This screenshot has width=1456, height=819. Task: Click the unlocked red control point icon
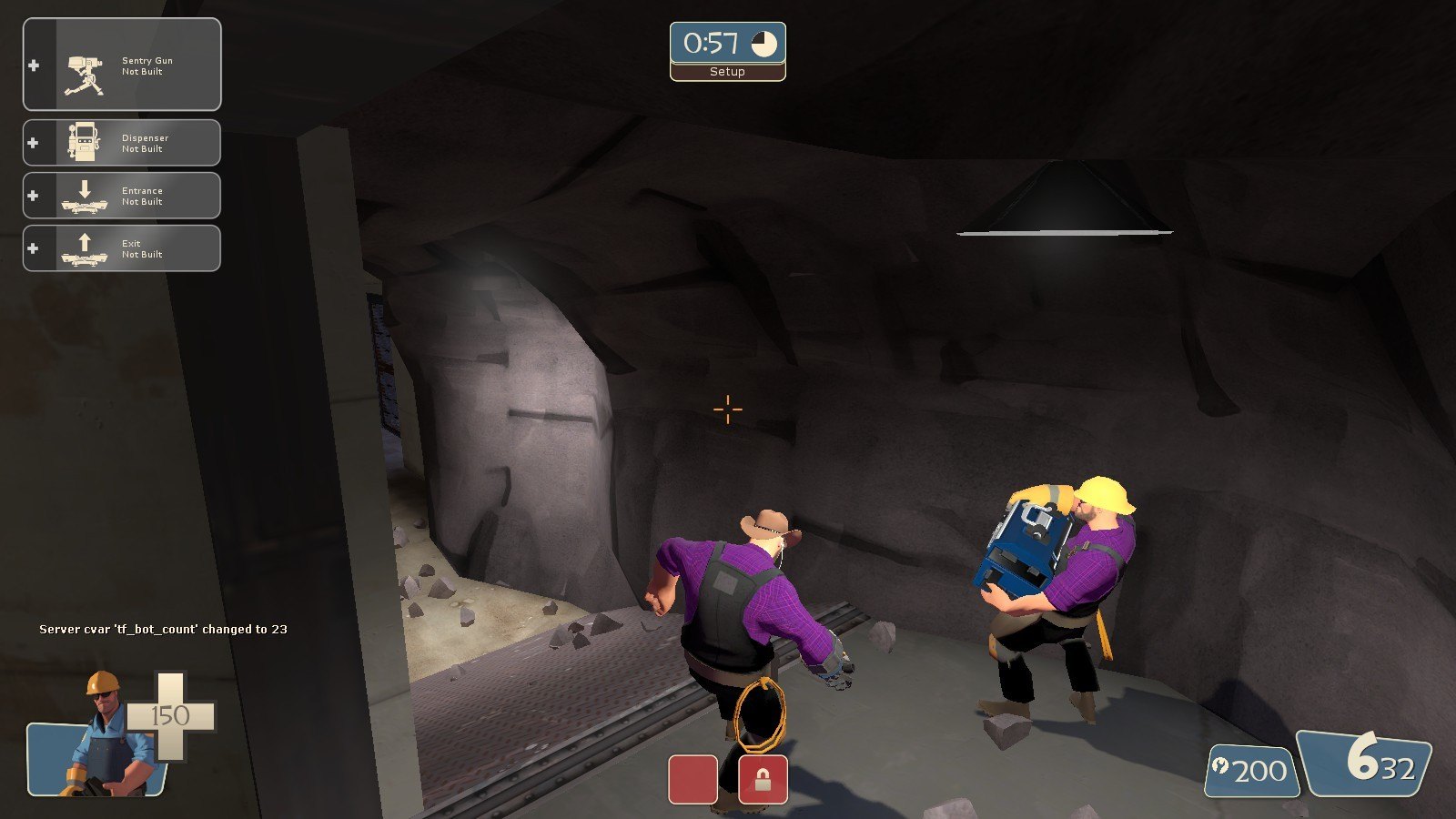[x=693, y=779]
